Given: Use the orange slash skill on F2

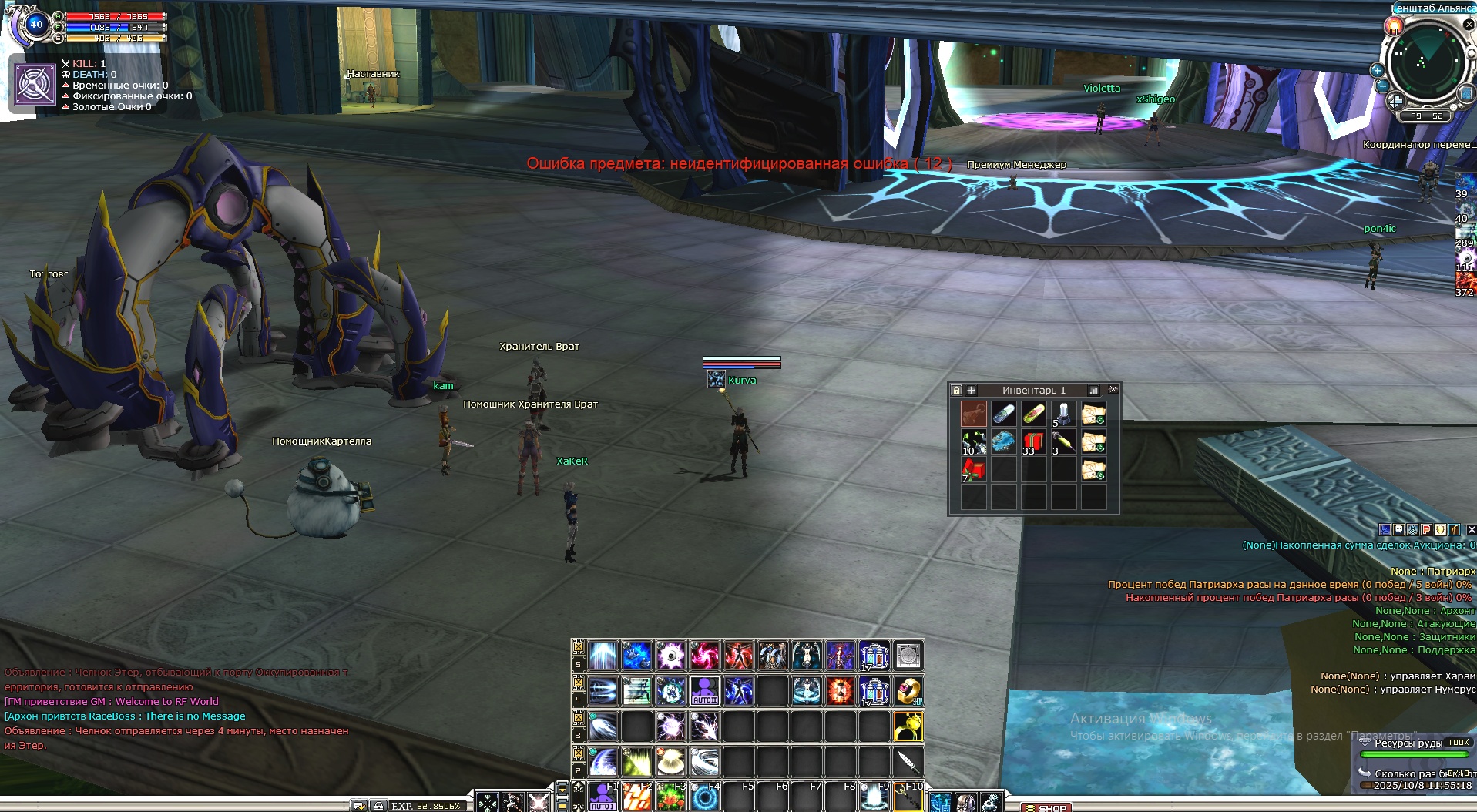Looking at the screenshot, I should click(x=636, y=797).
